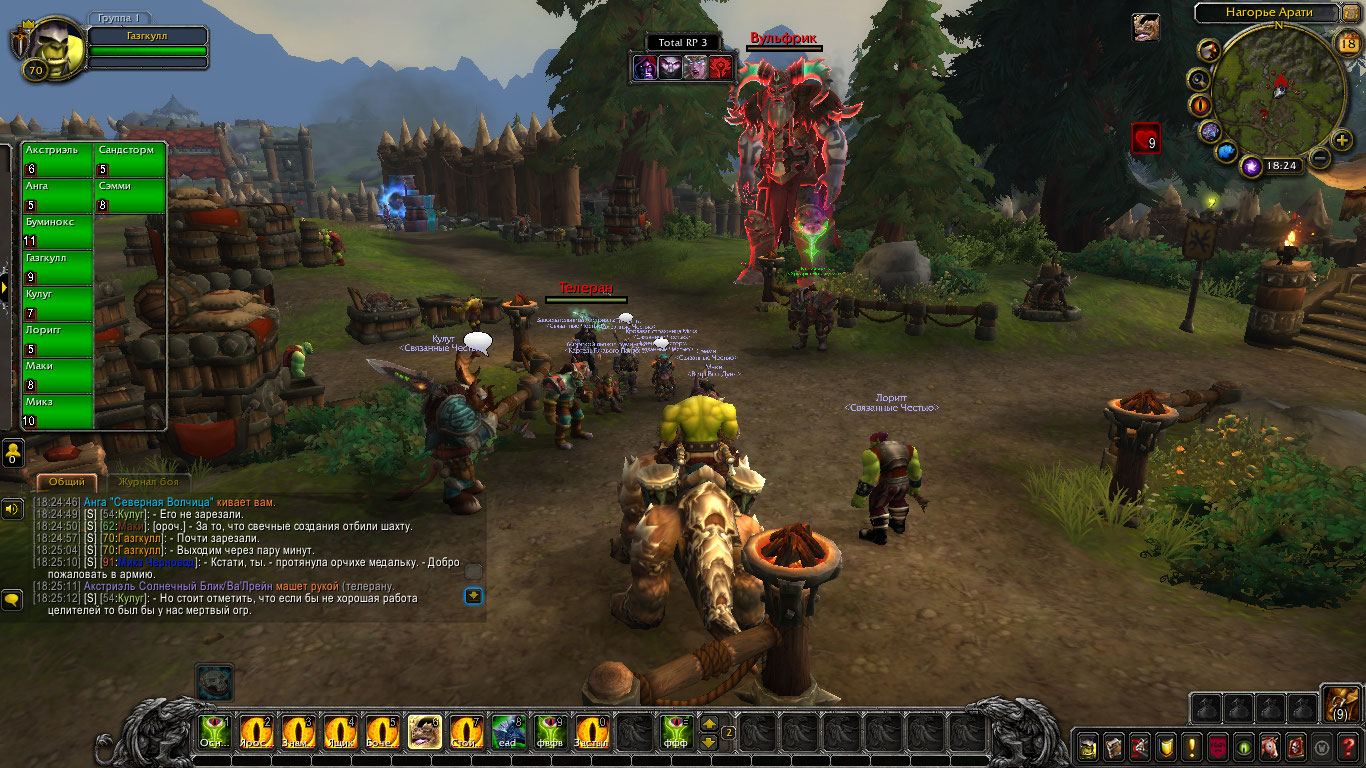Use the action bar macro labeled Ящик
The height and width of the screenshot is (768, 1366).
[341, 732]
